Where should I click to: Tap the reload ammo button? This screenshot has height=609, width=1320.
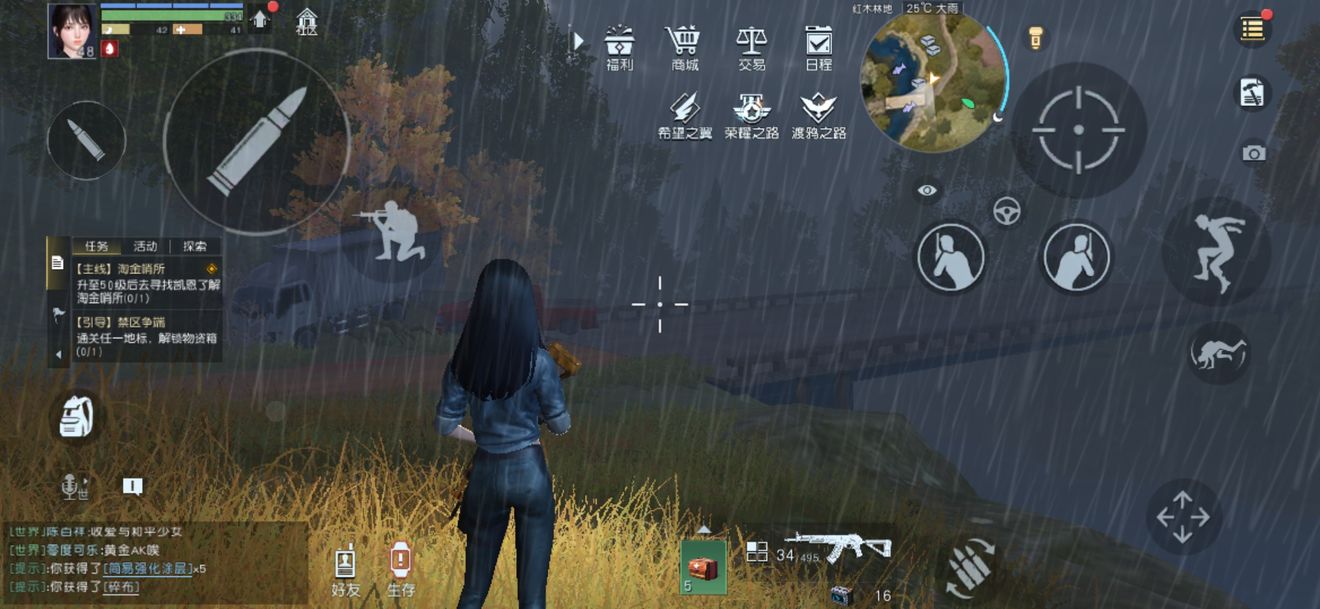(x=970, y=569)
